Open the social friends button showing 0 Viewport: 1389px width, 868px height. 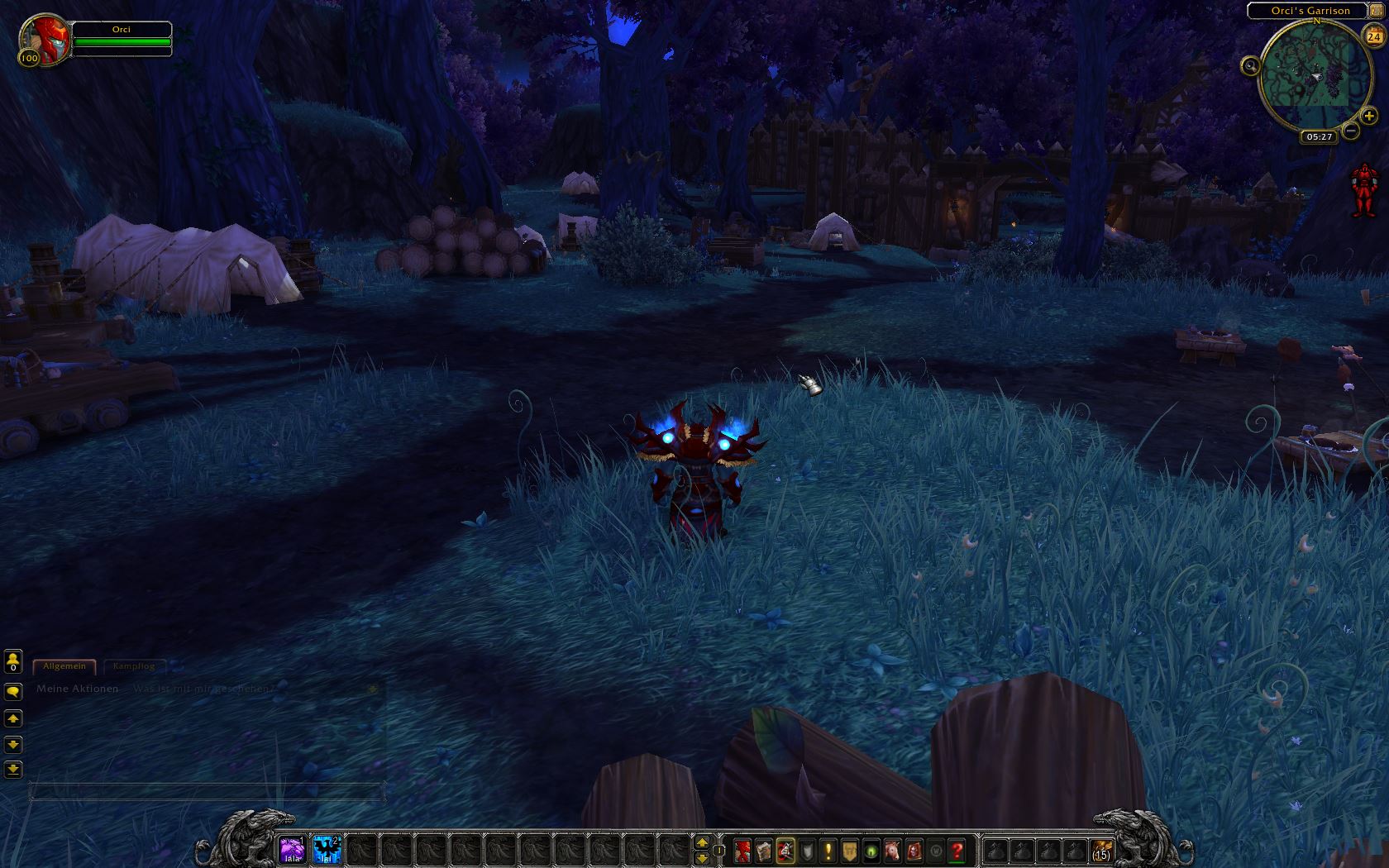[x=13, y=661]
